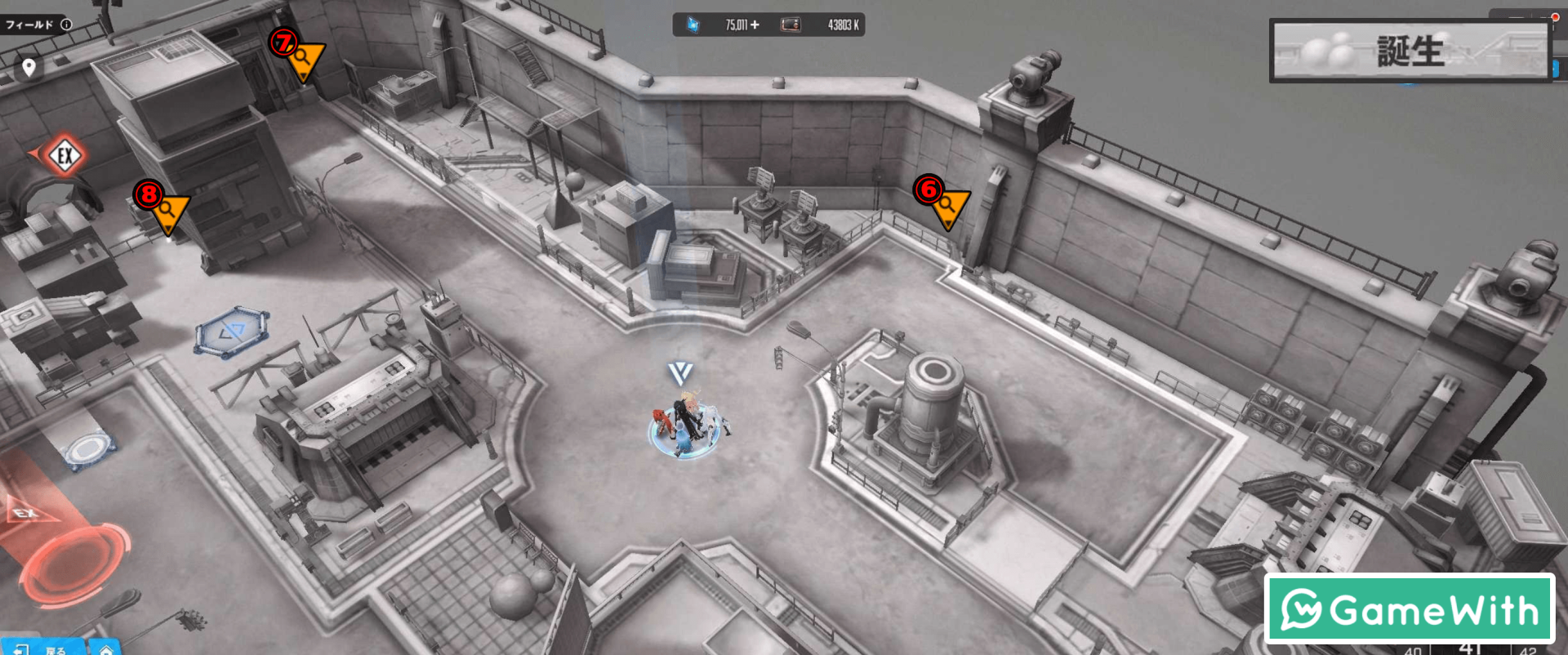This screenshot has height=655, width=1568.
Task: Inspect the orange search marker numbered 7
Action: [x=305, y=59]
